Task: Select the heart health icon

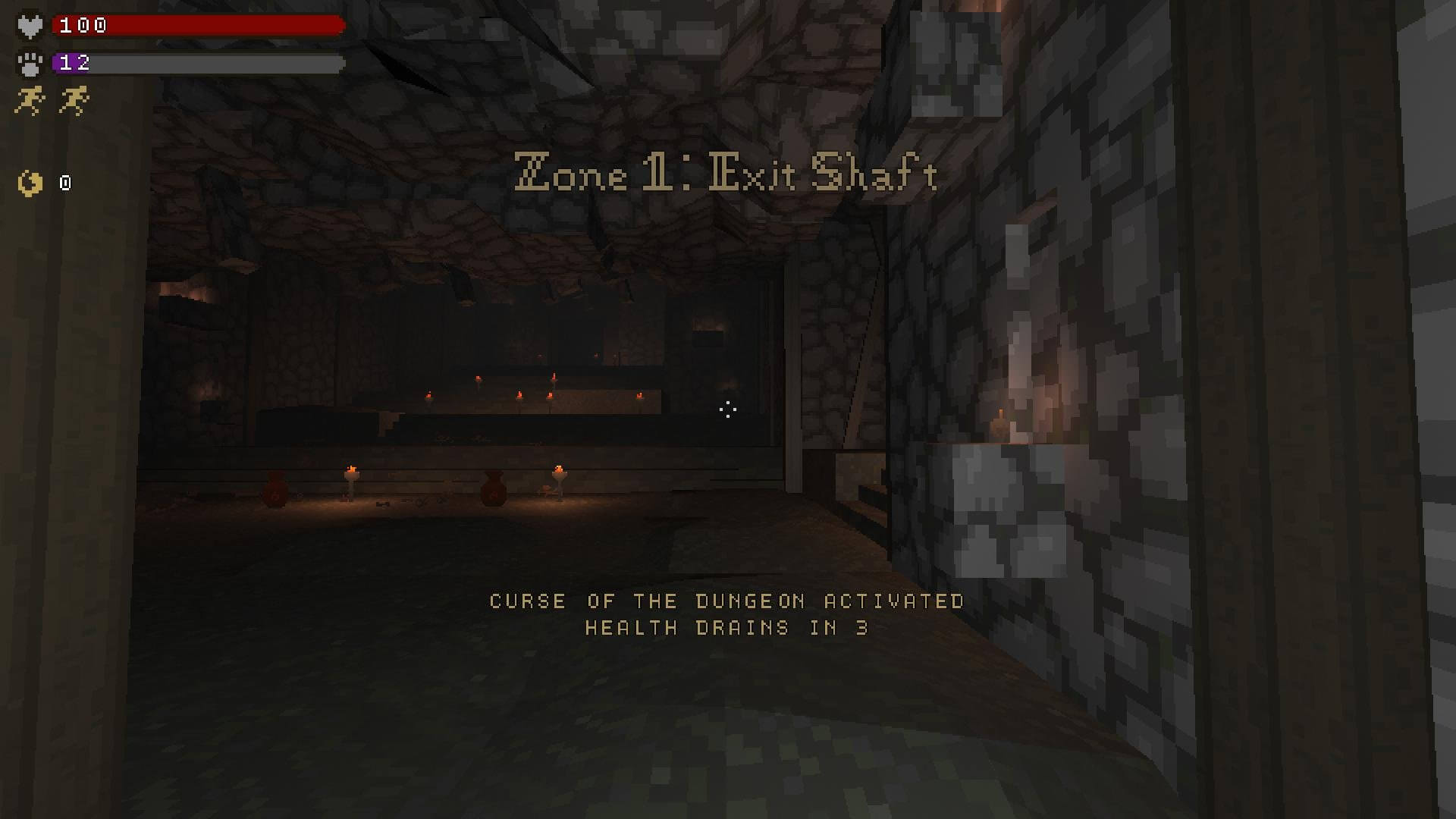Action: (x=30, y=27)
